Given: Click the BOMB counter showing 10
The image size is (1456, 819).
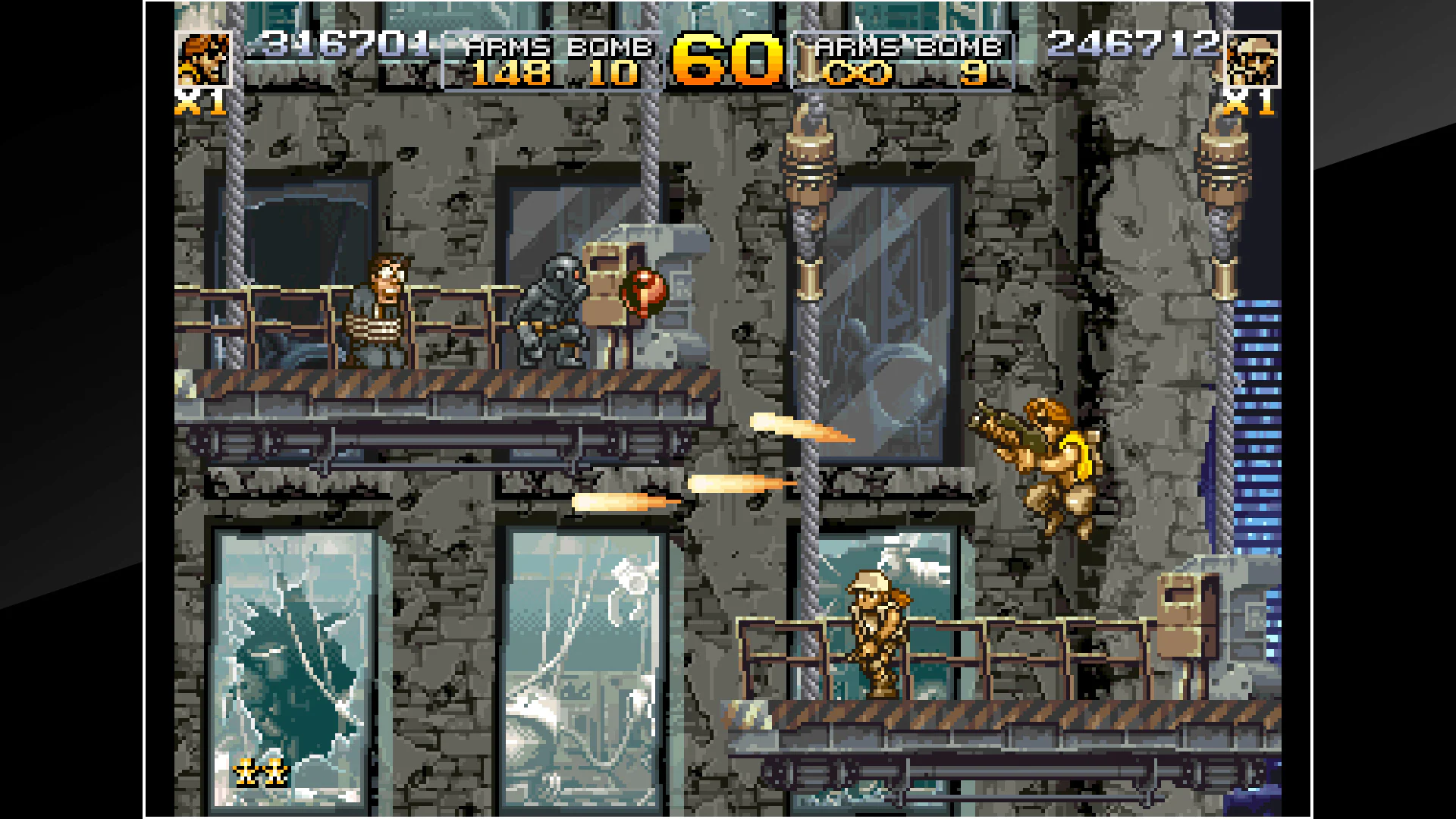Looking at the screenshot, I should [x=613, y=74].
